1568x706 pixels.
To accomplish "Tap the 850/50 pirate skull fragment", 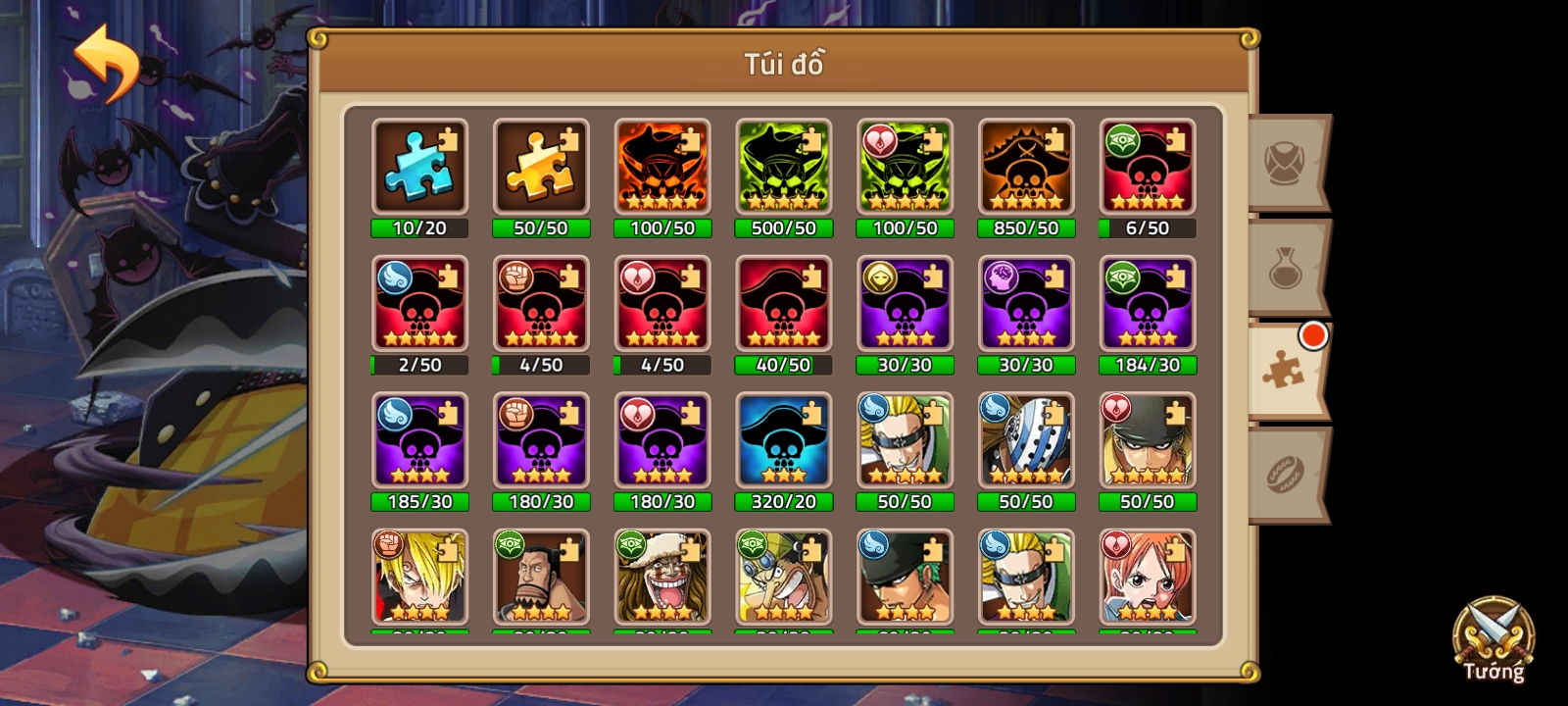I will click(1025, 167).
